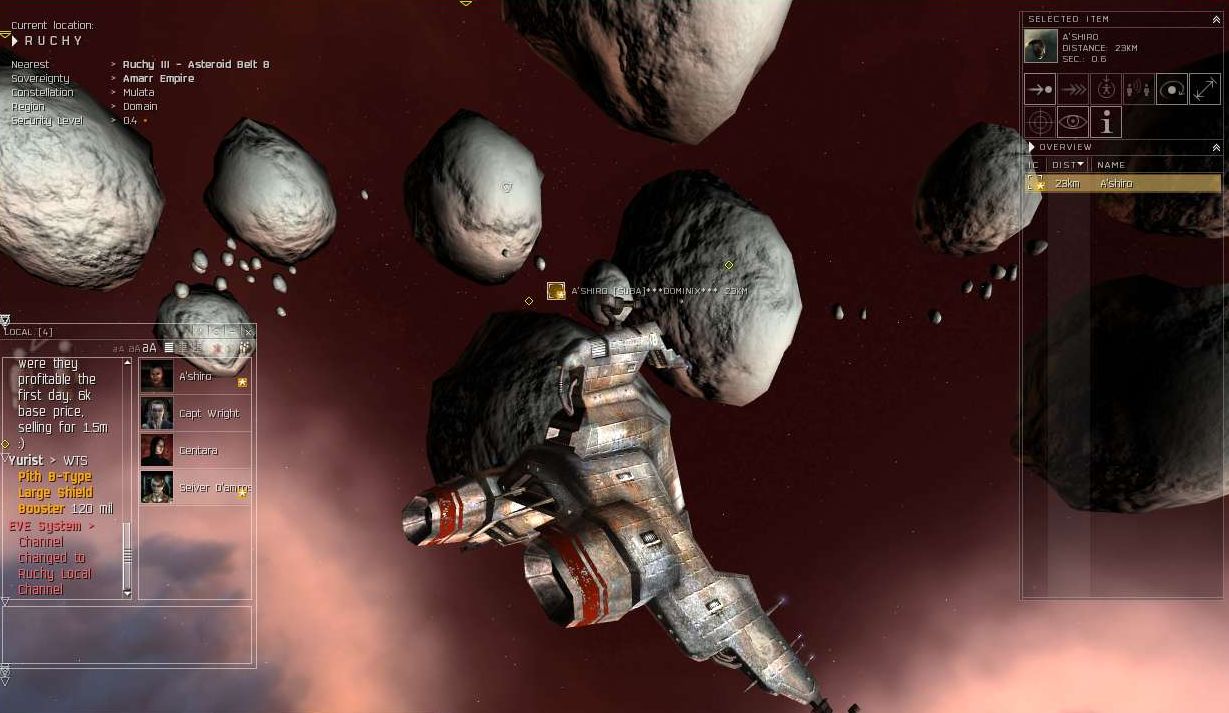Sort the overview by the Dist column
1229x713 pixels.
click(x=1067, y=165)
